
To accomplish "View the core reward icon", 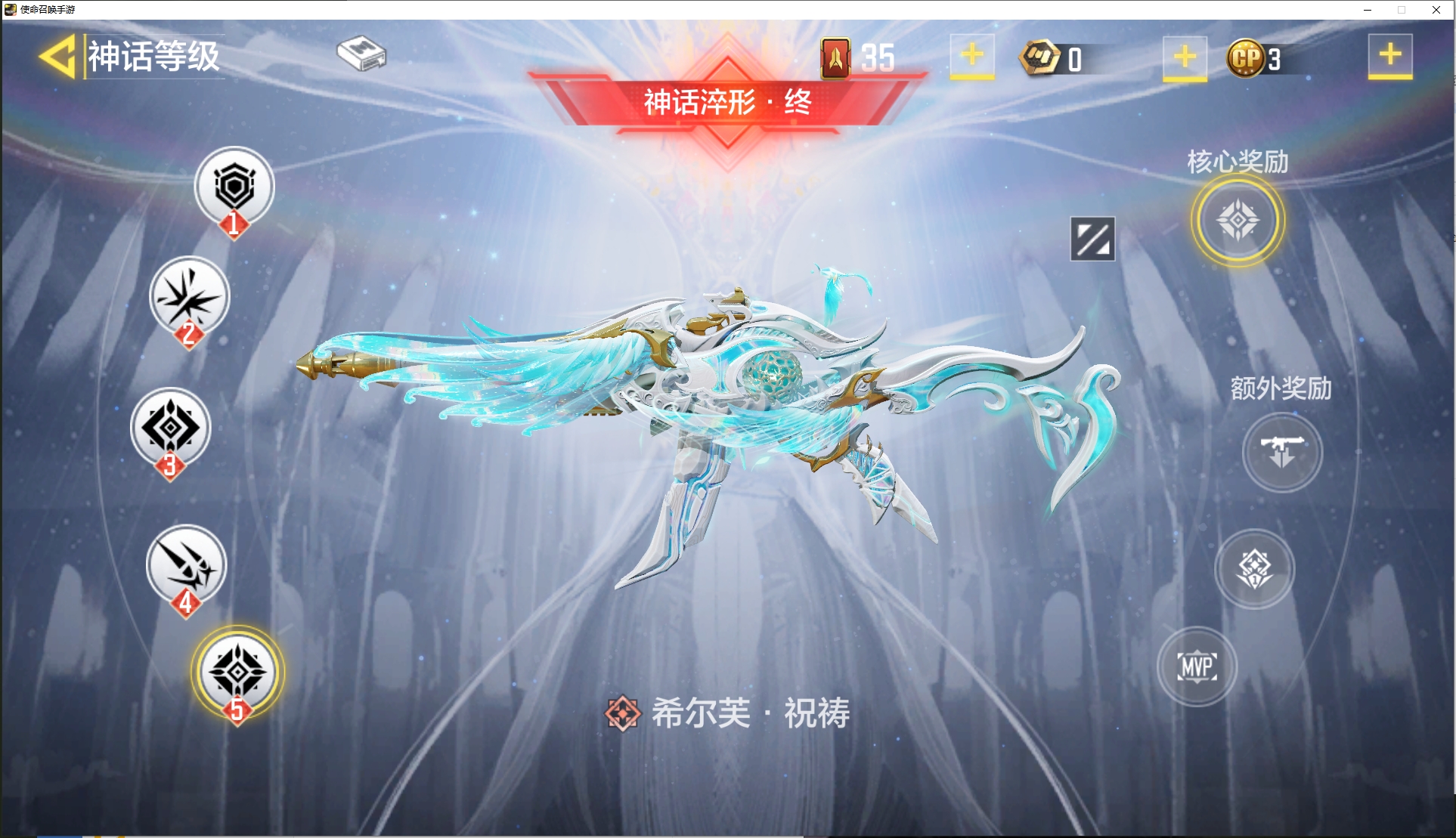I will click(x=1238, y=221).
